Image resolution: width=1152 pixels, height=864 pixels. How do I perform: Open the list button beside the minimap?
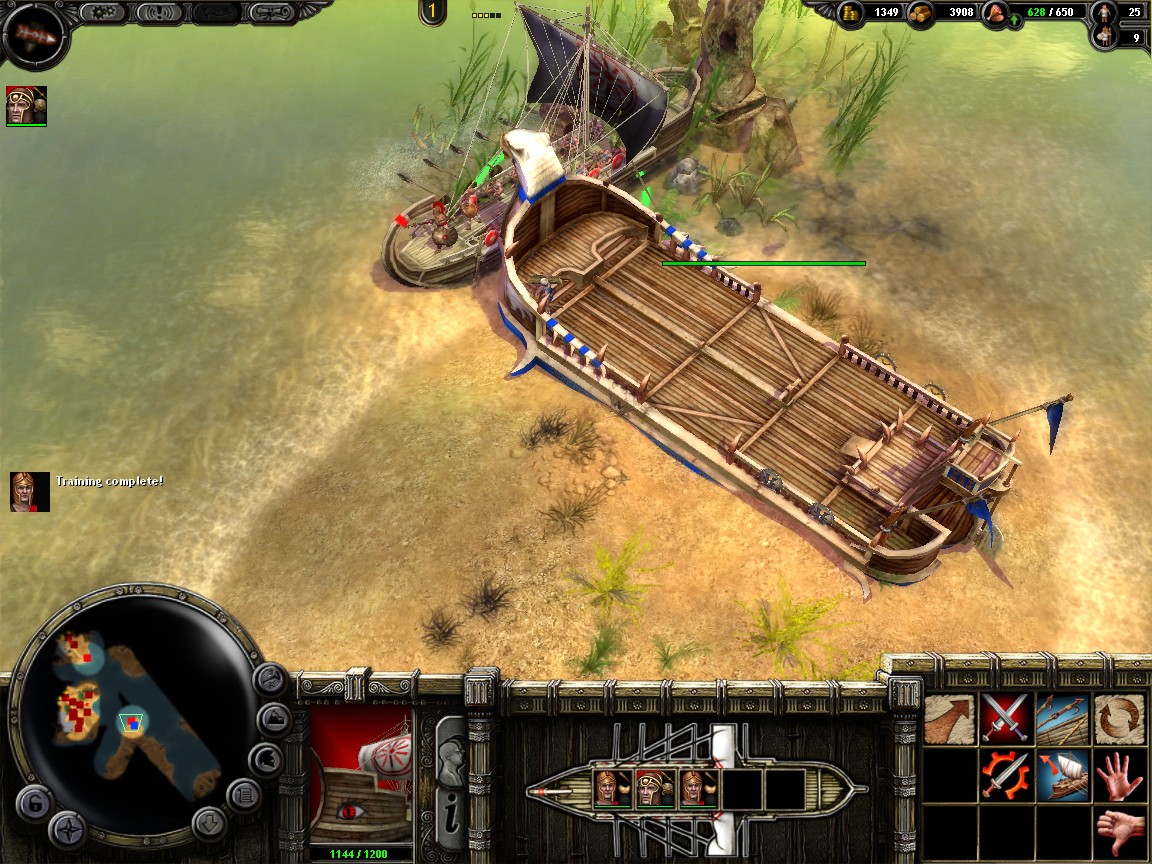[x=243, y=796]
